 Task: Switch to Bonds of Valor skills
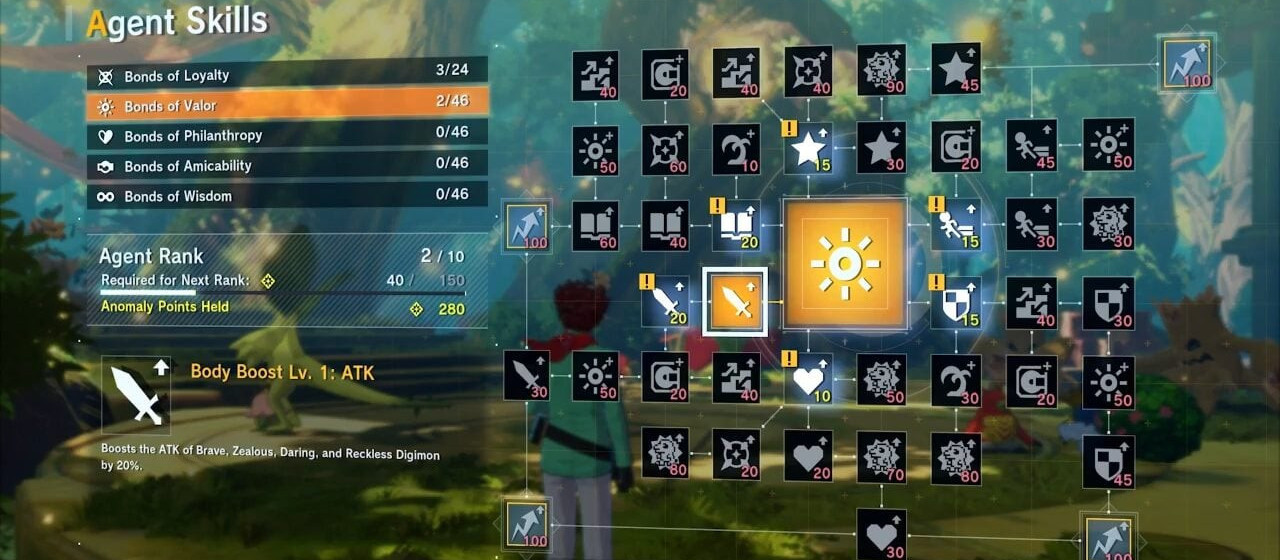287,106
